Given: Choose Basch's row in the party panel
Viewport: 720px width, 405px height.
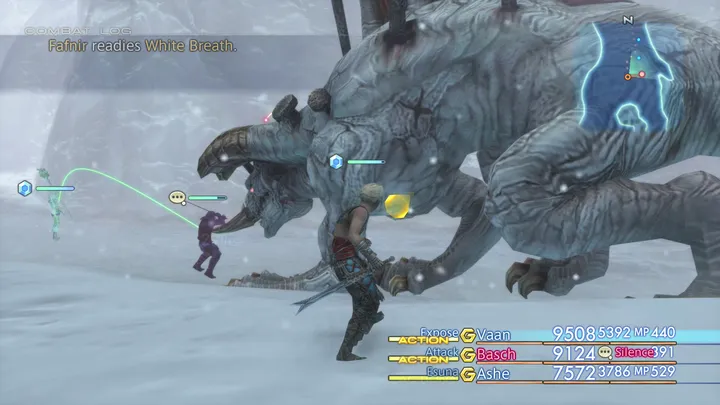Looking at the screenshot, I should click(497, 354).
